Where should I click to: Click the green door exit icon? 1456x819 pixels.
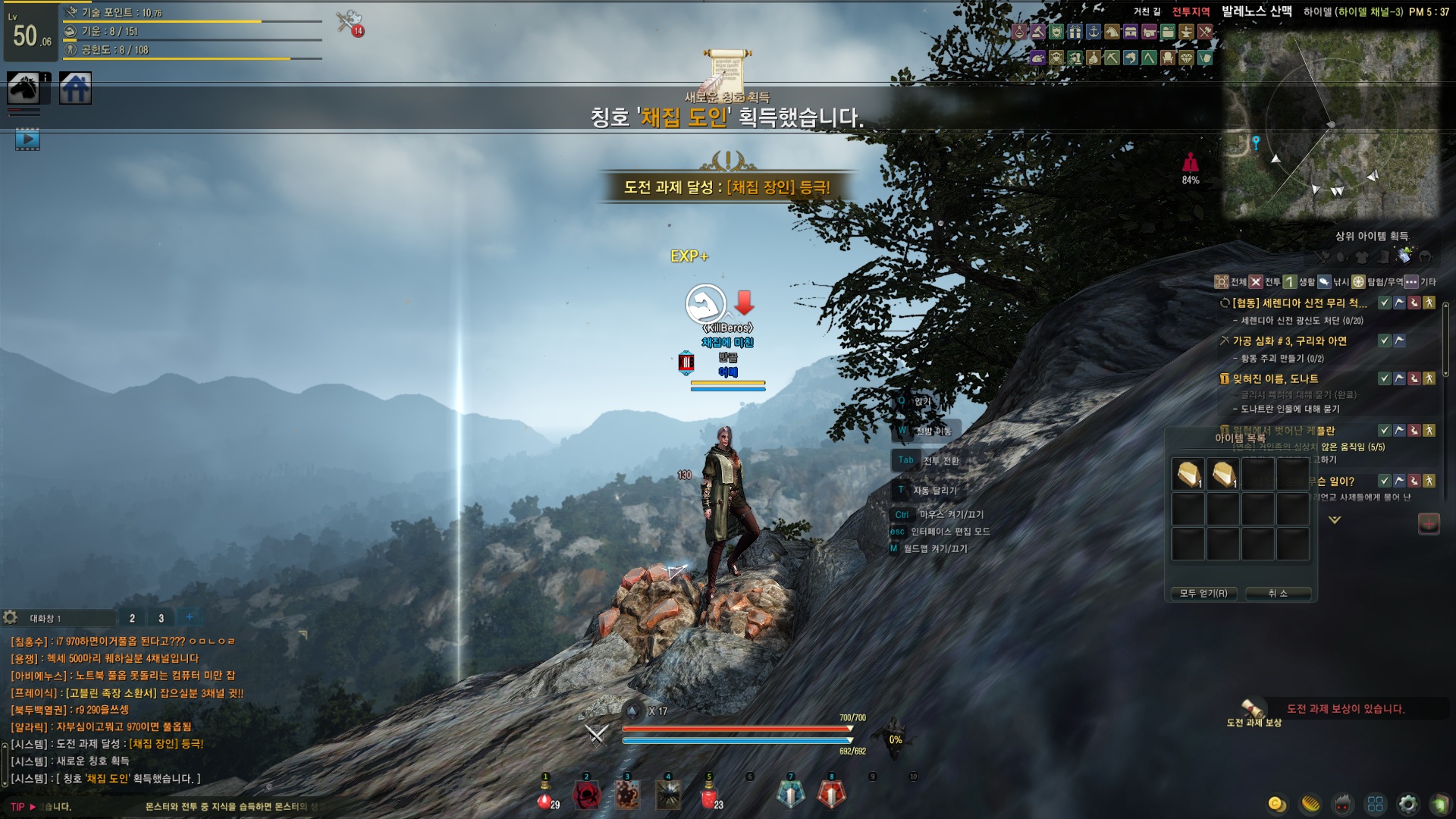pos(1439,804)
